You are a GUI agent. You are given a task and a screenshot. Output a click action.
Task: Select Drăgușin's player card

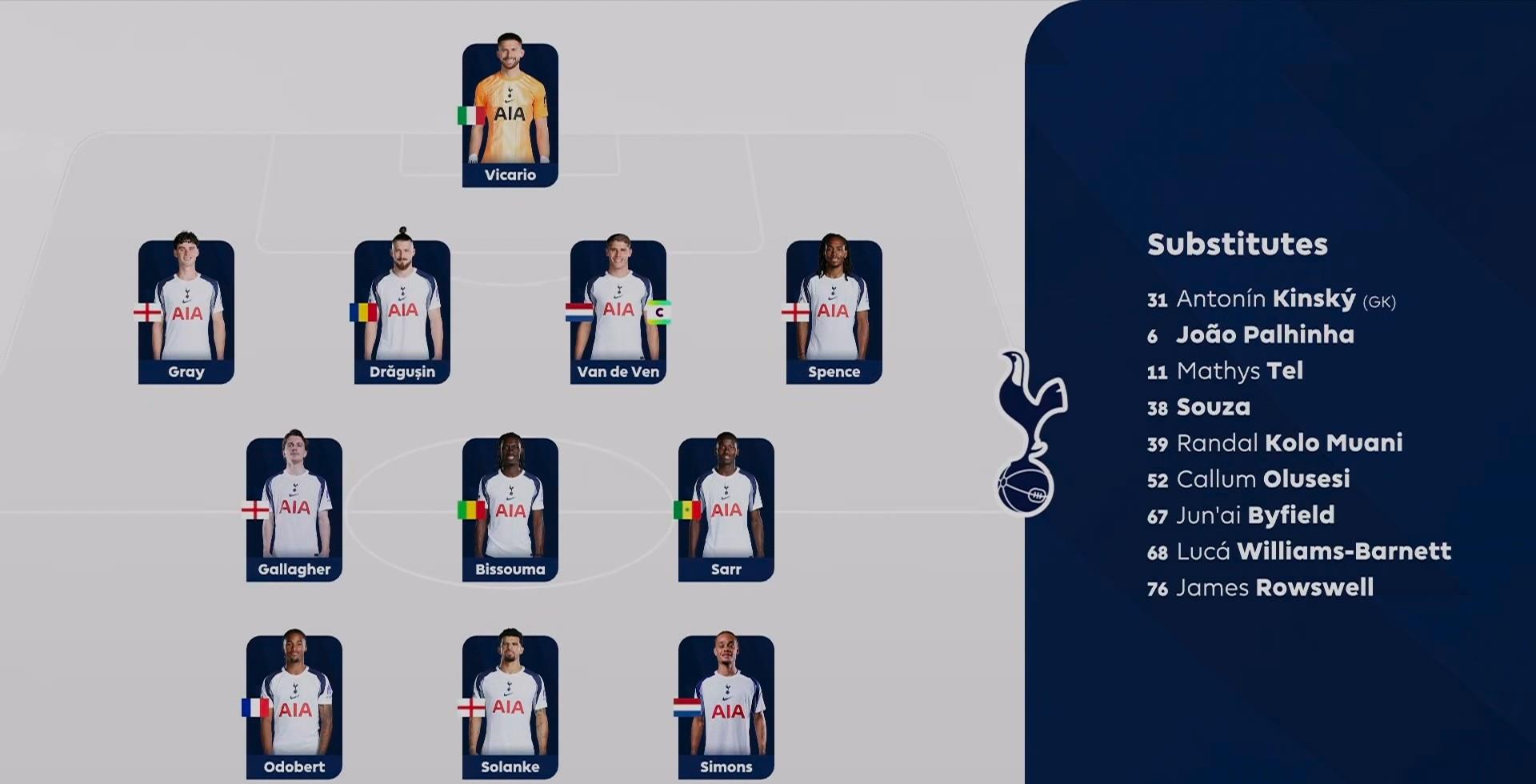(402, 312)
